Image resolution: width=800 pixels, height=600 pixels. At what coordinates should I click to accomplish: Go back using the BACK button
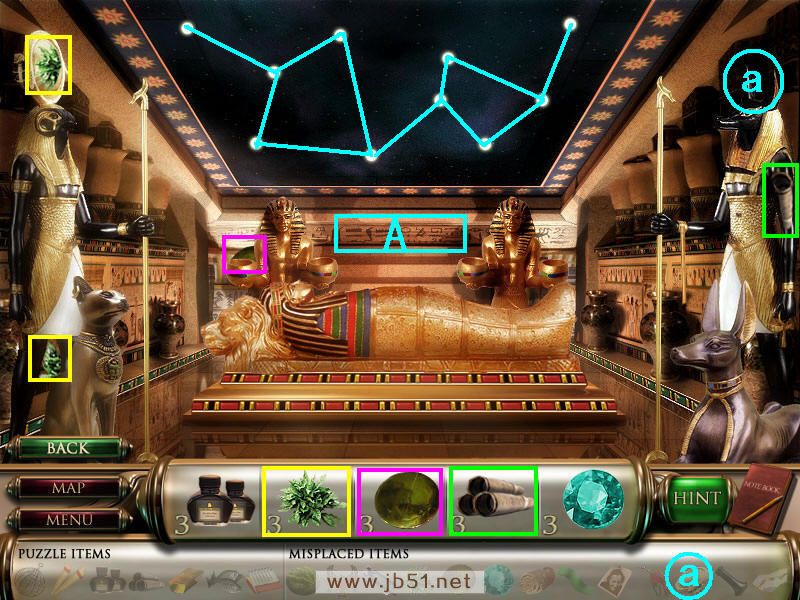coord(68,448)
